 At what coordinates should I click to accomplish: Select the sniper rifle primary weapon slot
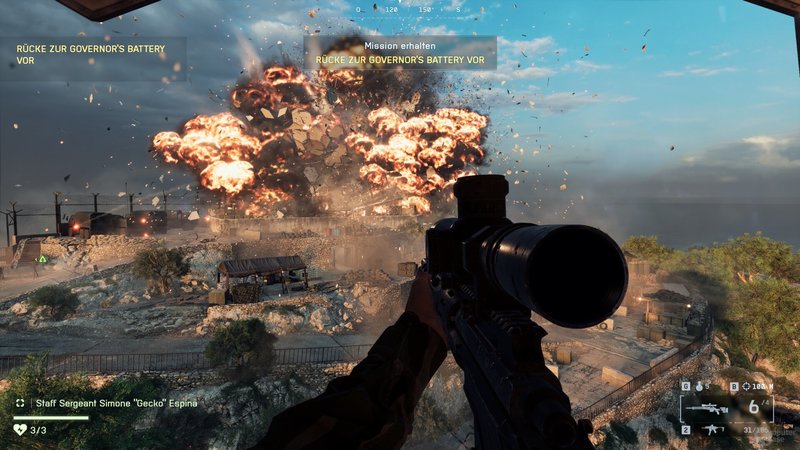(x=705, y=407)
